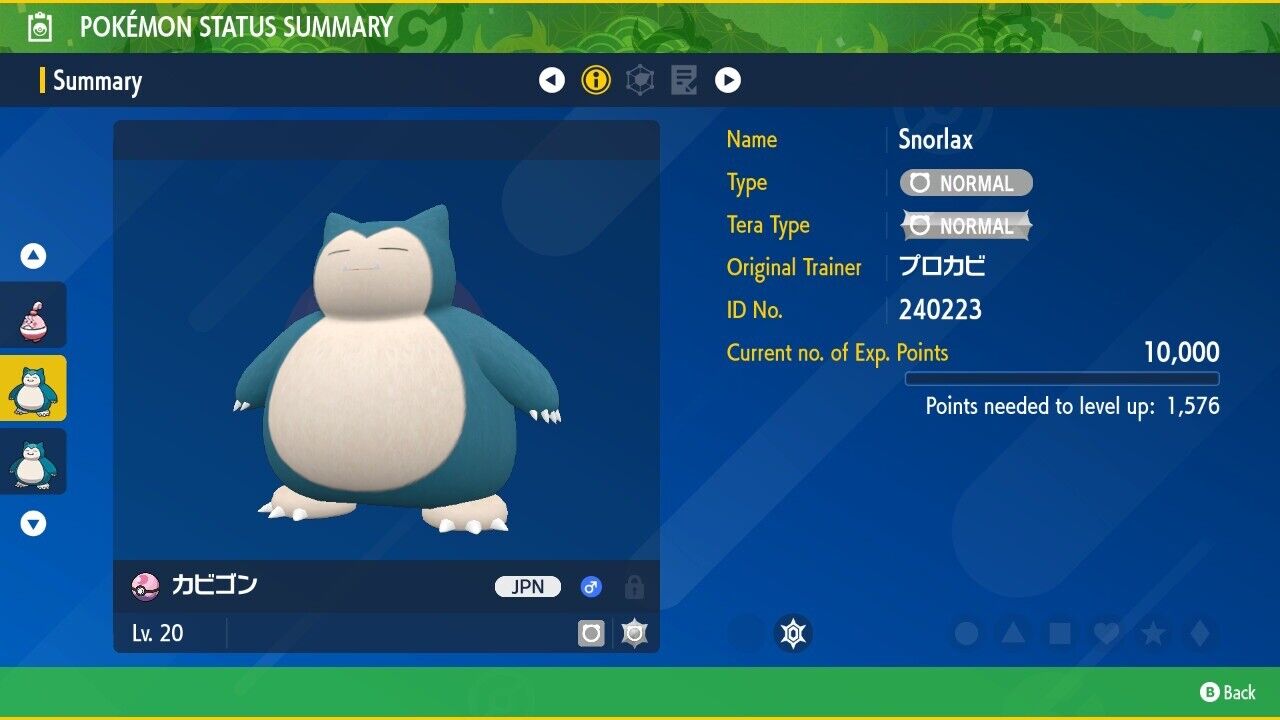Show the previous Pokémon with the up arrow
The image size is (1280, 720).
pyautogui.click(x=33, y=257)
